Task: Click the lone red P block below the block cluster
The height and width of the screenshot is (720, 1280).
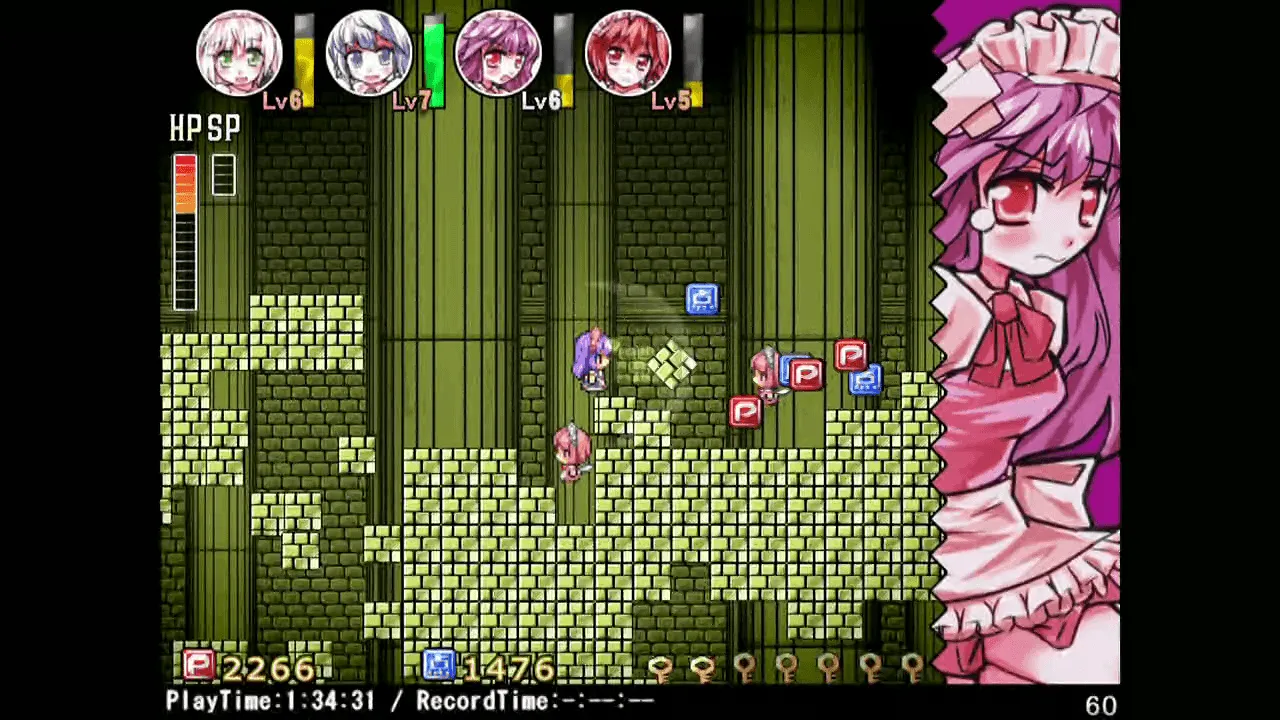Action: coord(745,413)
